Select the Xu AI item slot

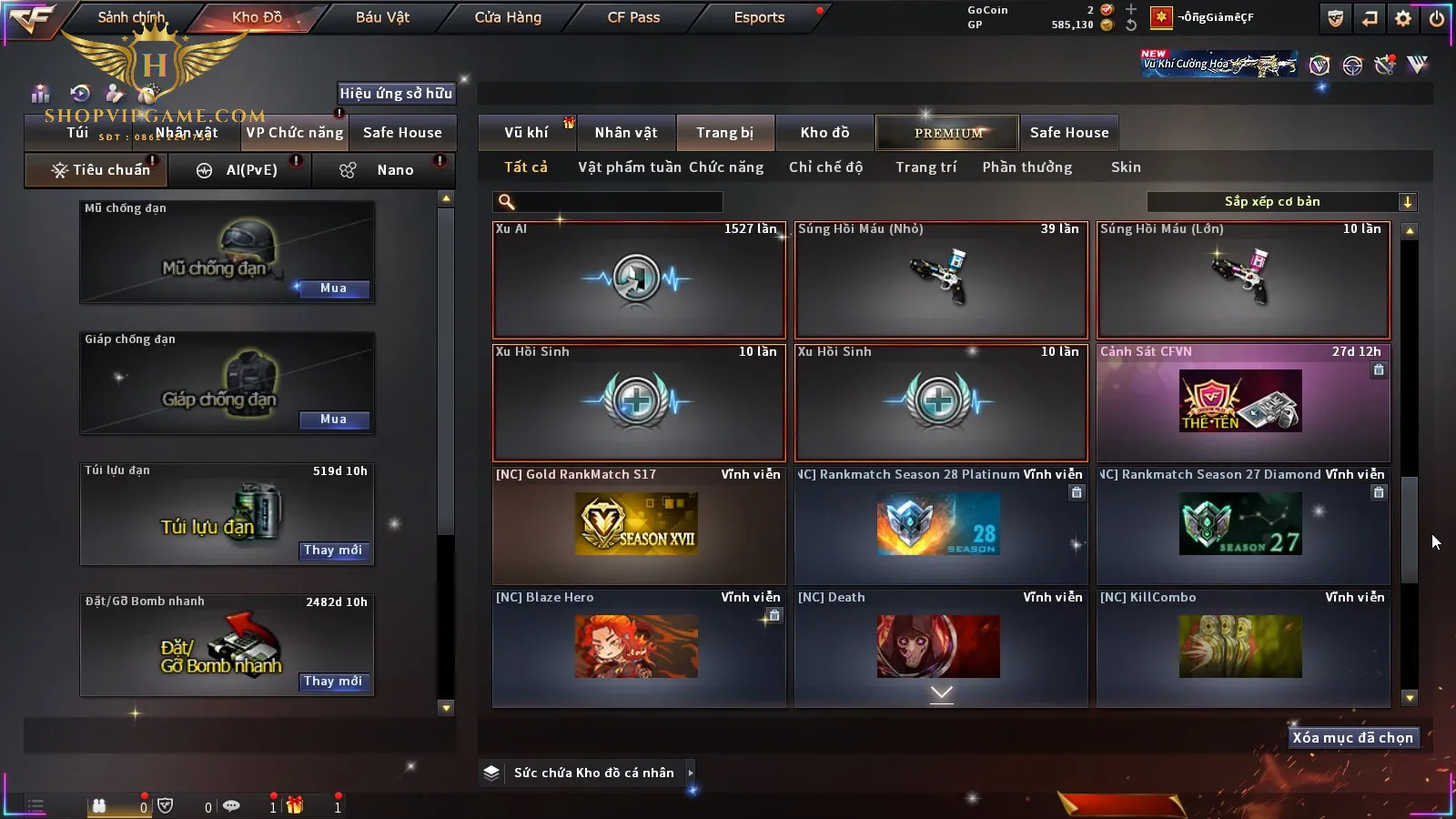click(x=639, y=280)
